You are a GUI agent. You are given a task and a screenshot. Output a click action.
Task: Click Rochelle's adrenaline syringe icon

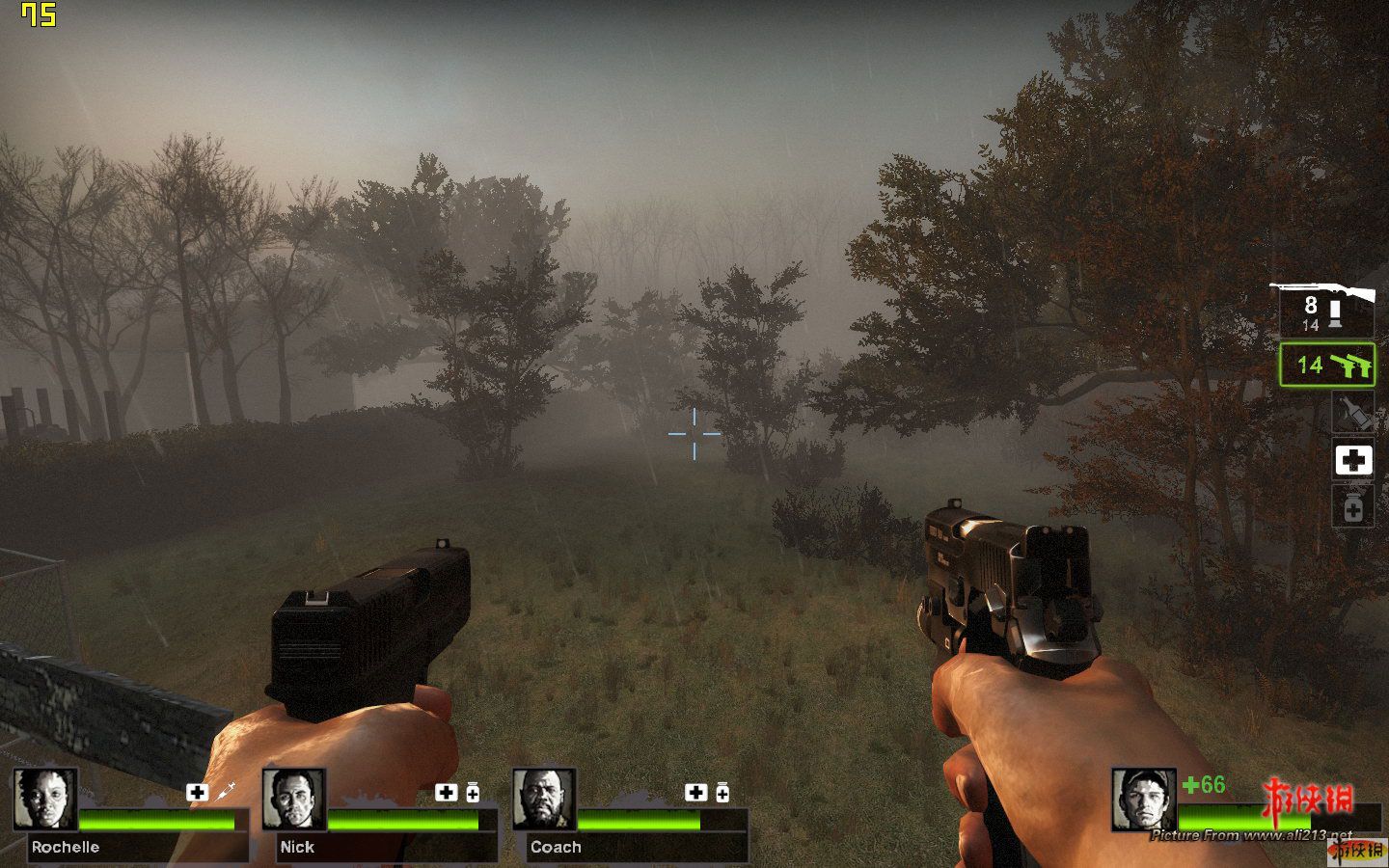[x=225, y=792]
